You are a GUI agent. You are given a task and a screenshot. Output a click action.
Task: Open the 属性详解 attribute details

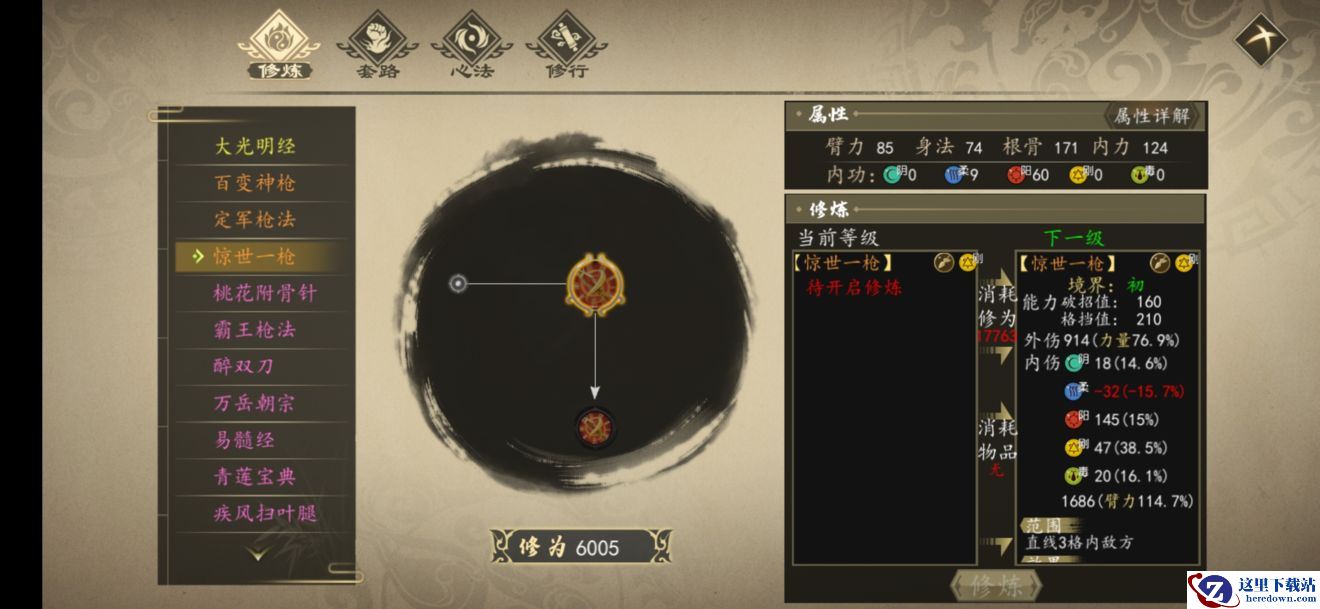1152,116
